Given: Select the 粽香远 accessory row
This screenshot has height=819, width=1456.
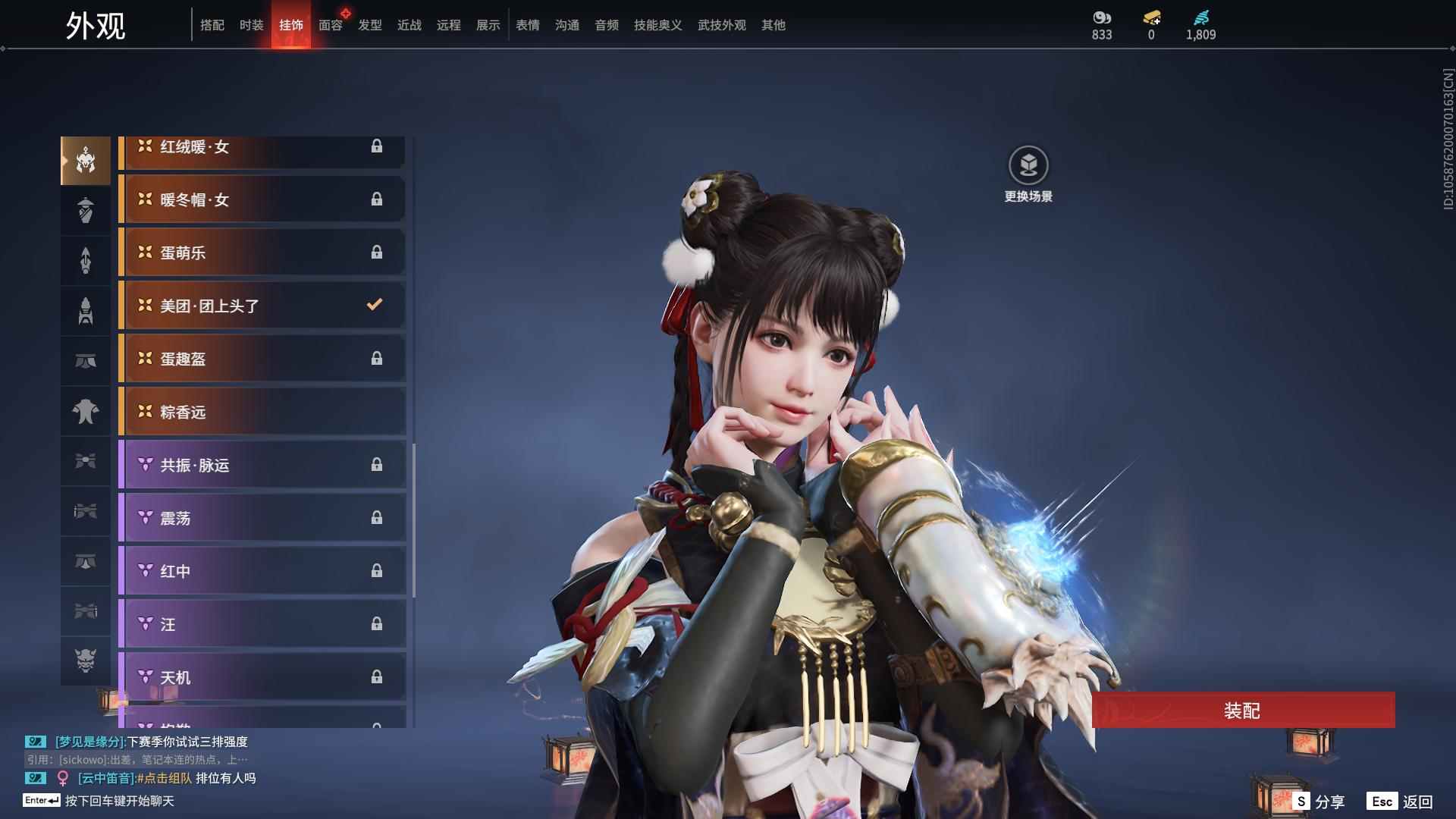Looking at the screenshot, I should 262,412.
